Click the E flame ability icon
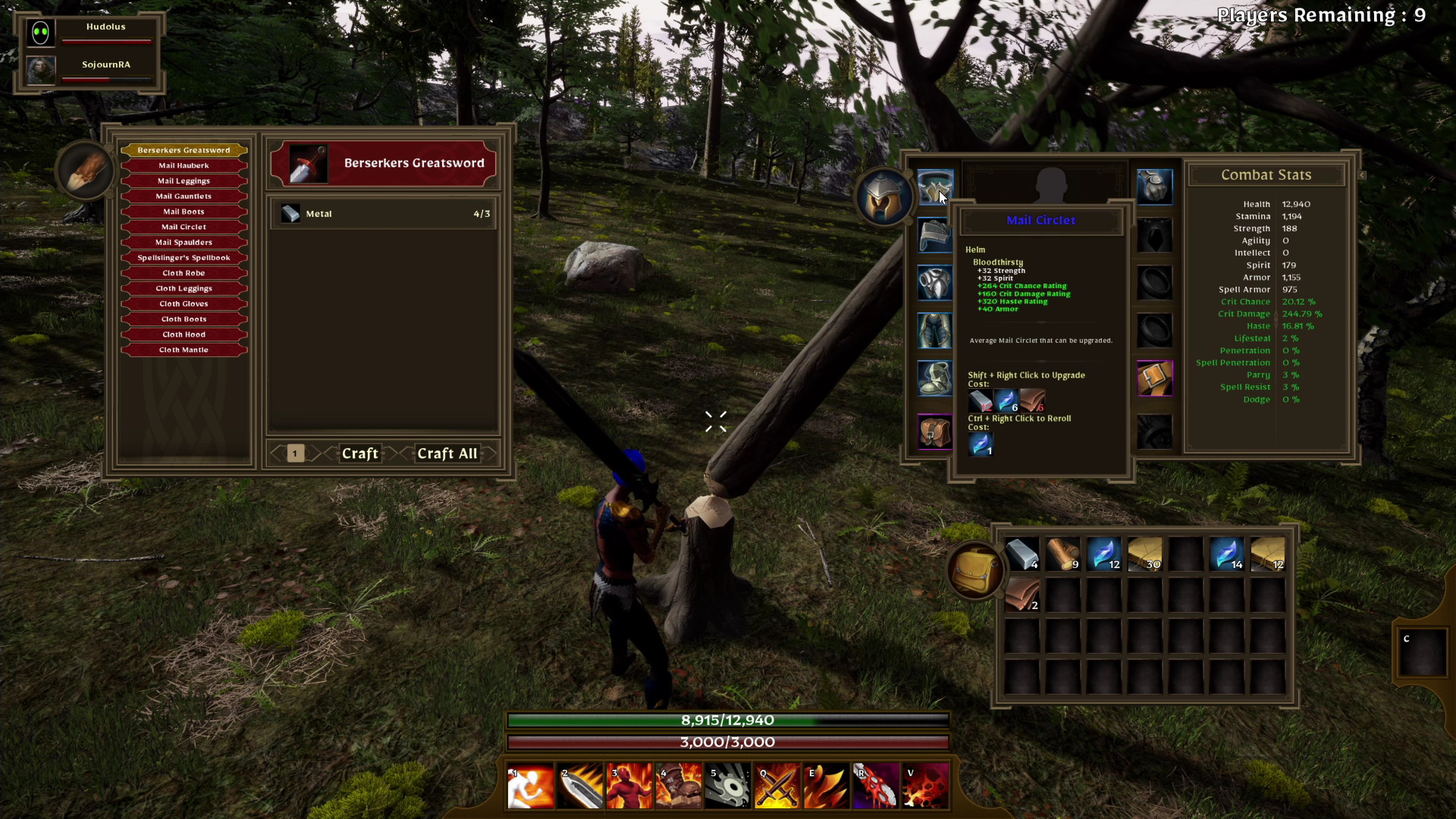The height and width of the screenshot is (819, 1456). pyautogui.click(x=826, y=786)
